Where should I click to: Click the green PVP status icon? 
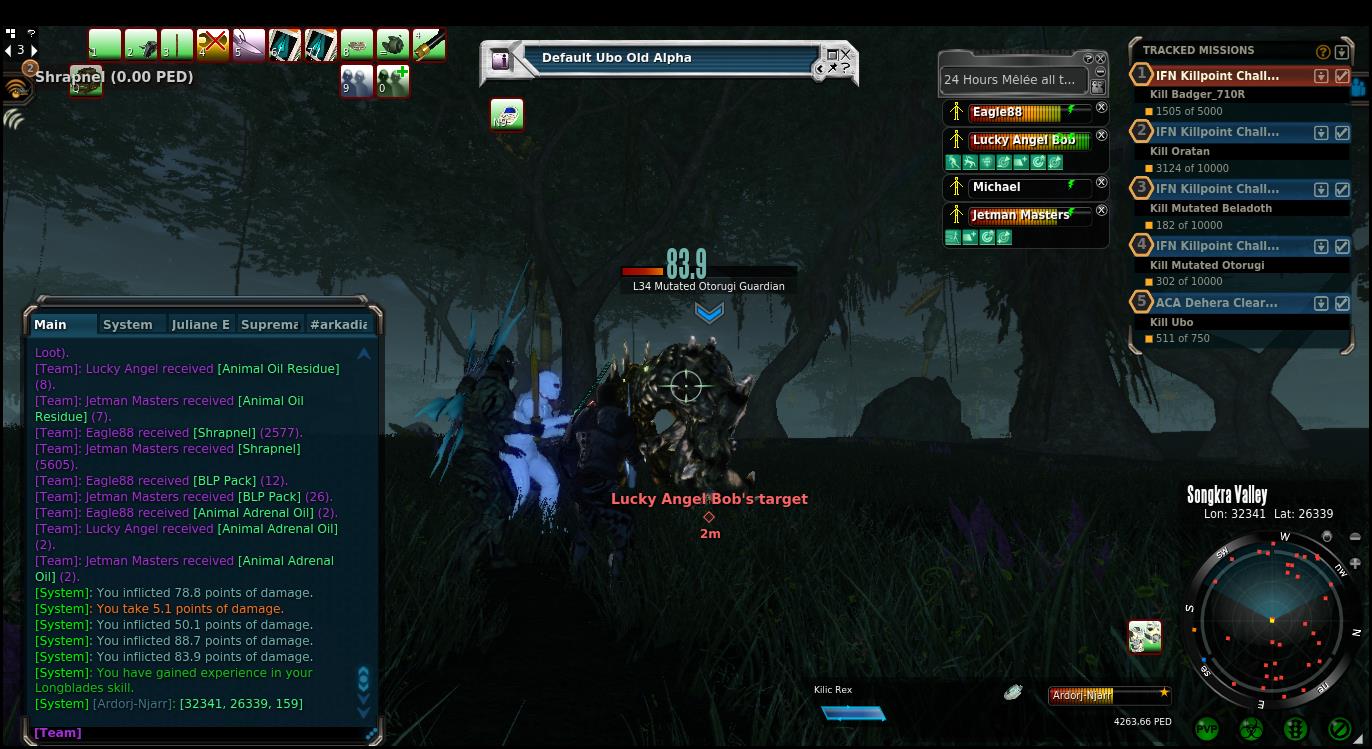coord(1207,729)
